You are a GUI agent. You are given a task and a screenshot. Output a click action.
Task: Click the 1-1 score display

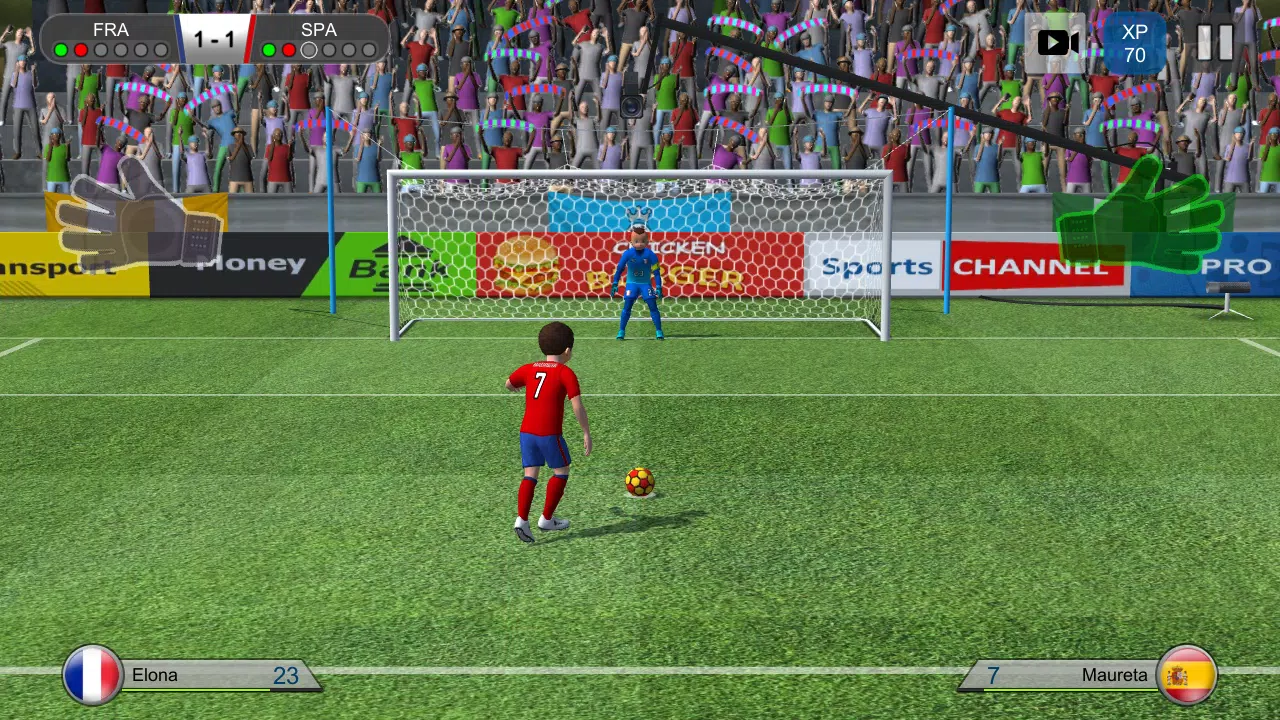215,40
